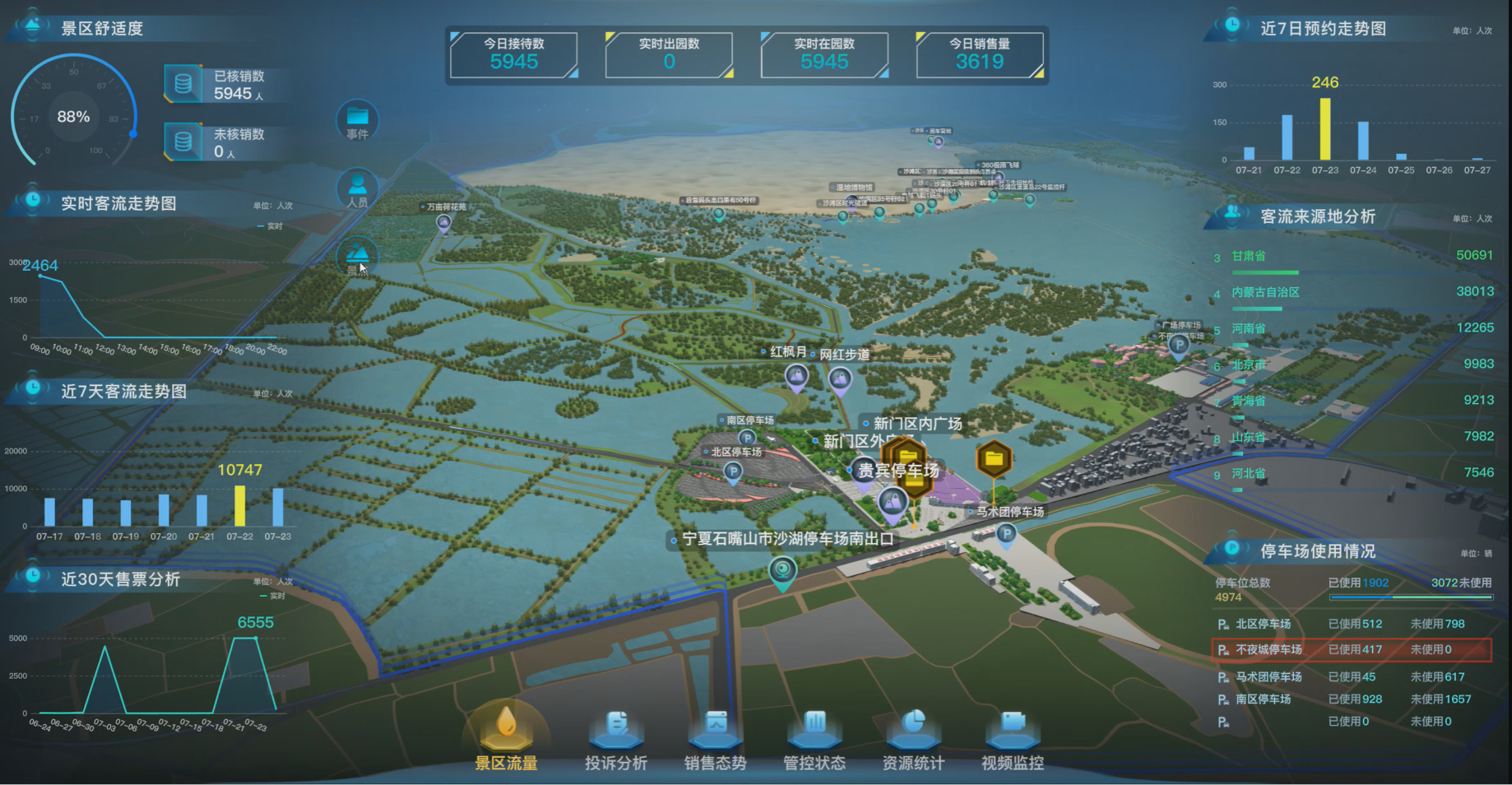Select the highlighted 不夜城停车场 parking row

pyautogui.click(x=1351, y=650)
